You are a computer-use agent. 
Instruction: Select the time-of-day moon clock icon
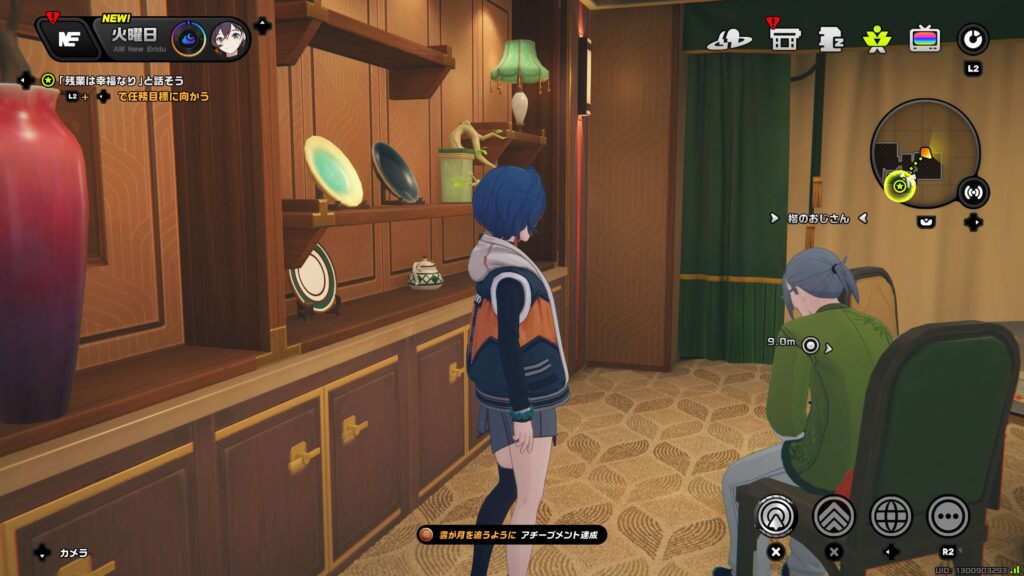tap(187, 39)
